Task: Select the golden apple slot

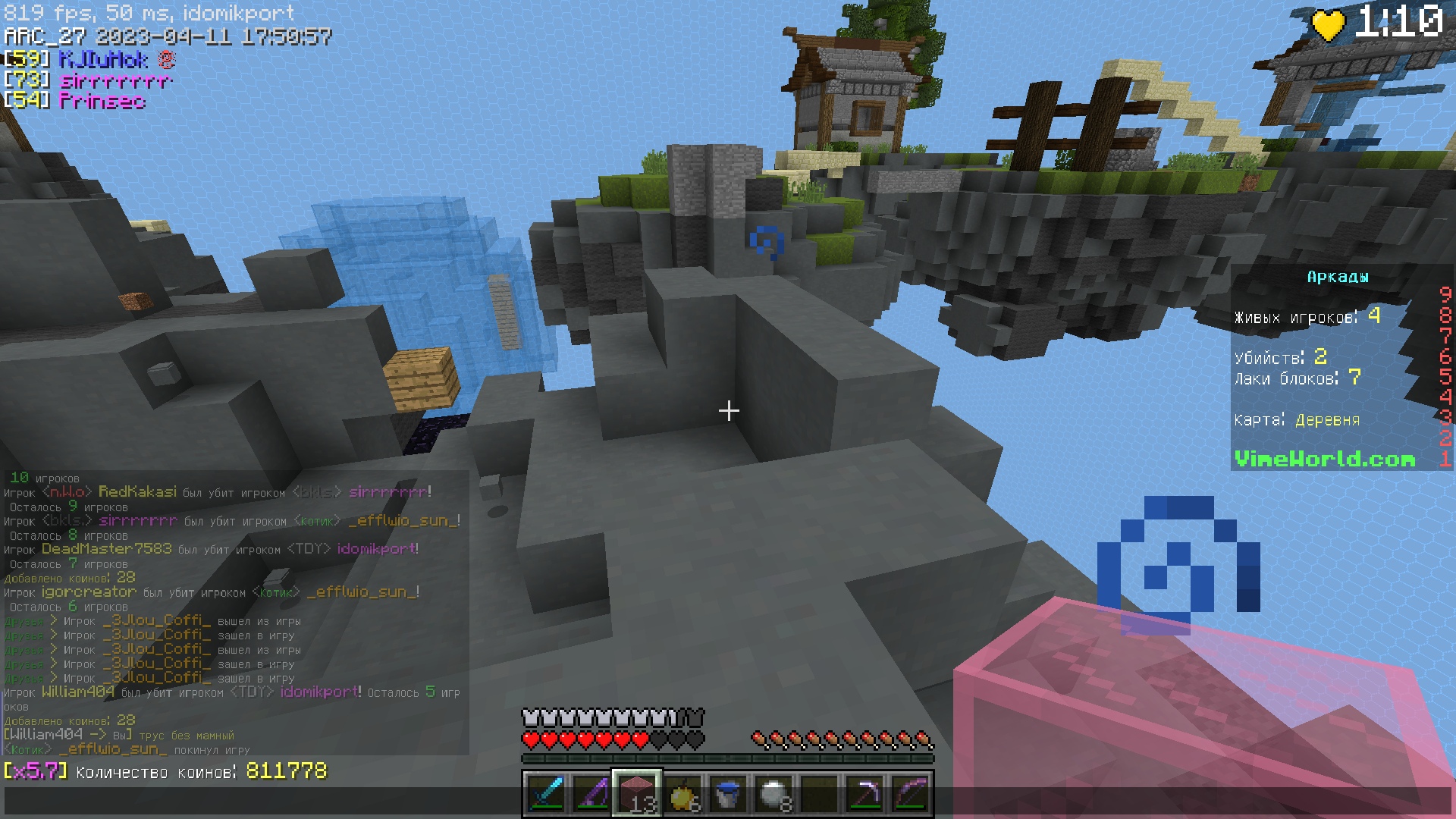Action: (682, 794)
